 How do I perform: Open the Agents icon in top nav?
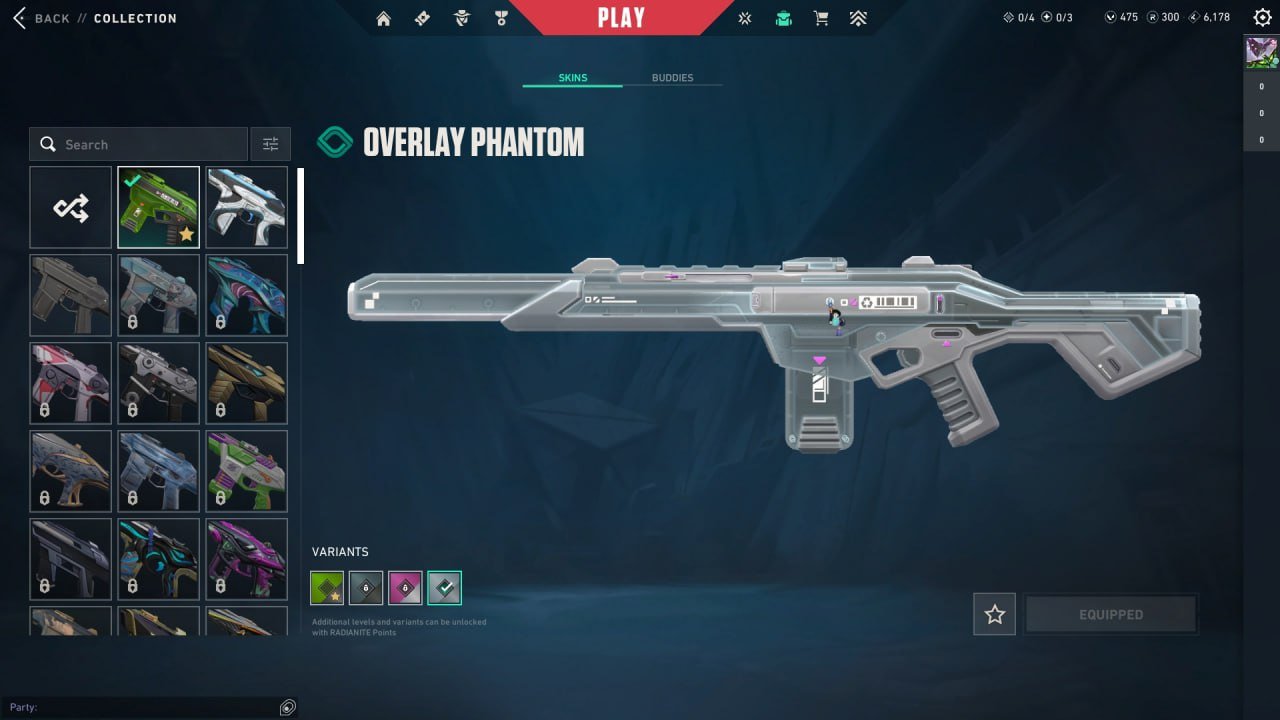(x=461, y=17)
